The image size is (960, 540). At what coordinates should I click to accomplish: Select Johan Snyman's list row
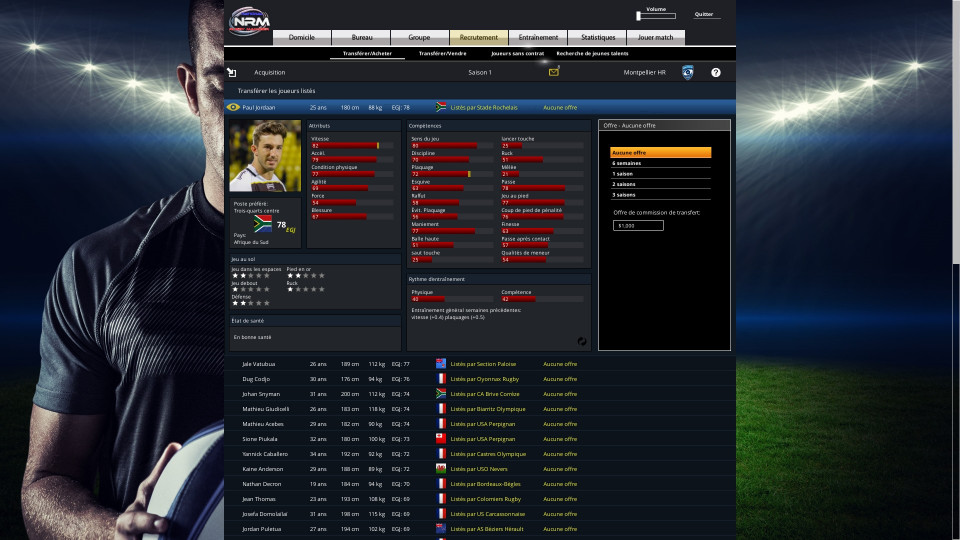tap(261, 394)
